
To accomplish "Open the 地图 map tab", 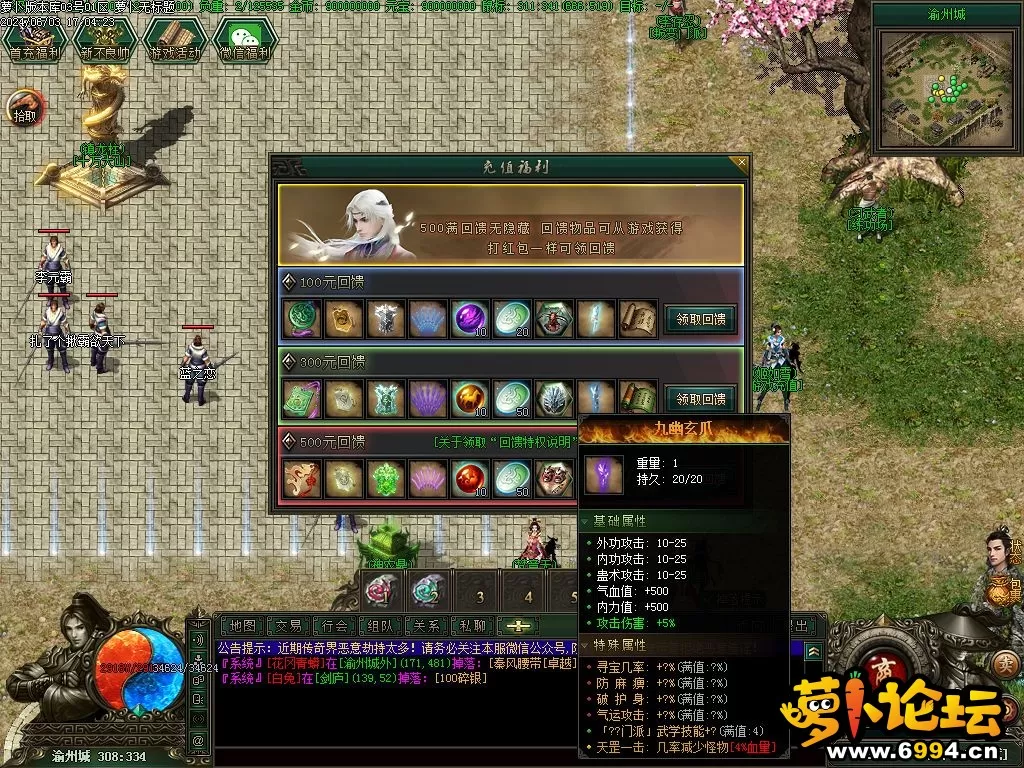I will pyautogui.click(x=240, y=625).
